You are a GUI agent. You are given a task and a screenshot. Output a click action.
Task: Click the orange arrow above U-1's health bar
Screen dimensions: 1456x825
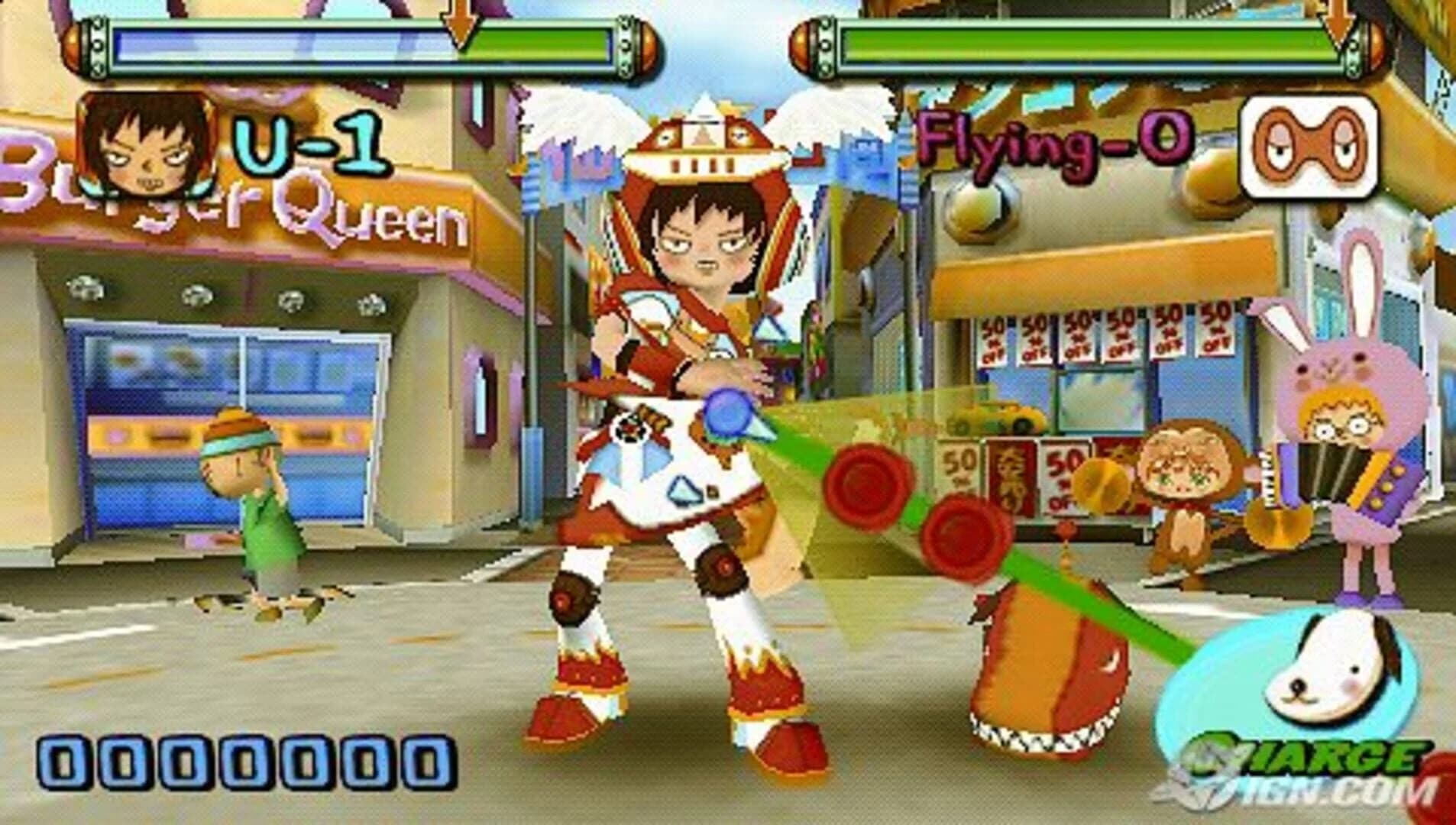point(458,23)
